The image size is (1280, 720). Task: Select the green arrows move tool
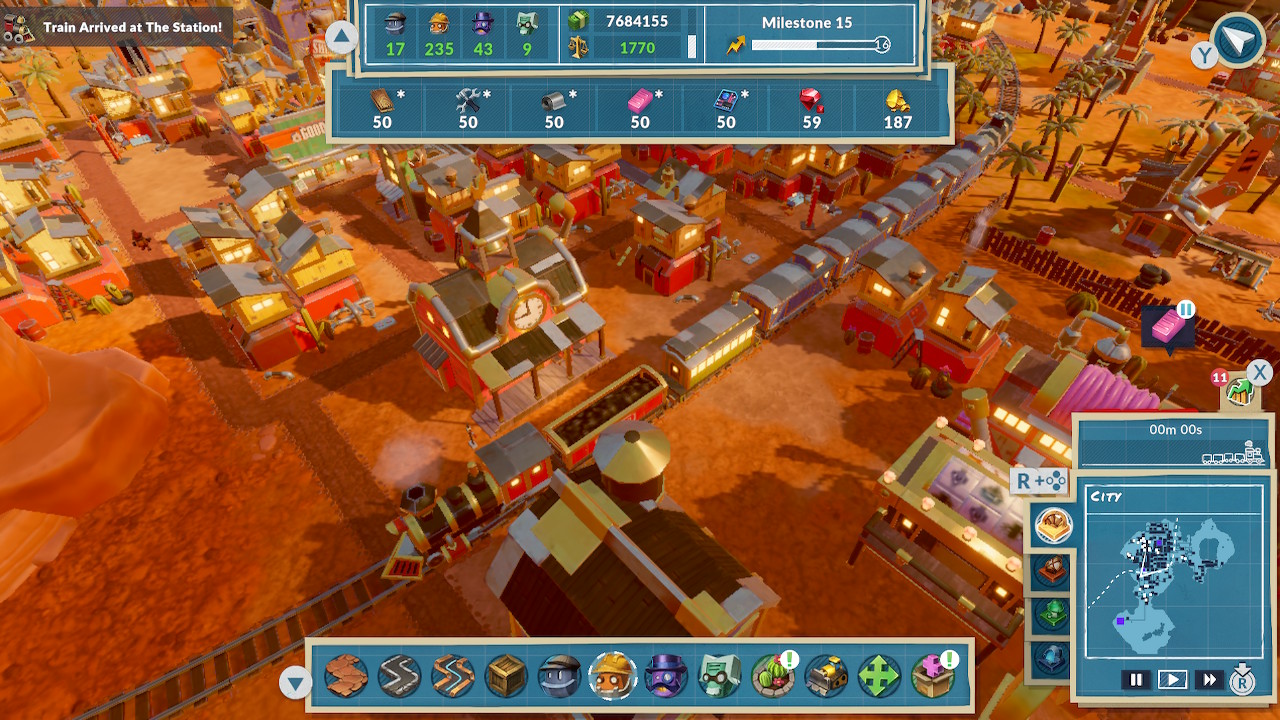[x=879, y=677]
